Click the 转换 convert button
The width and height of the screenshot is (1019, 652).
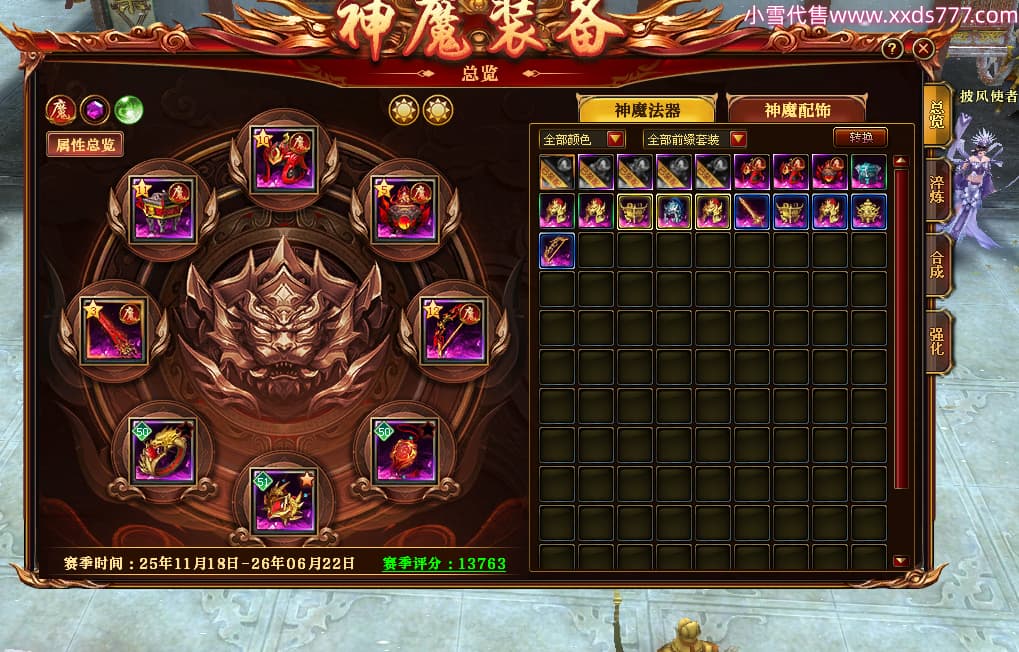860,138
